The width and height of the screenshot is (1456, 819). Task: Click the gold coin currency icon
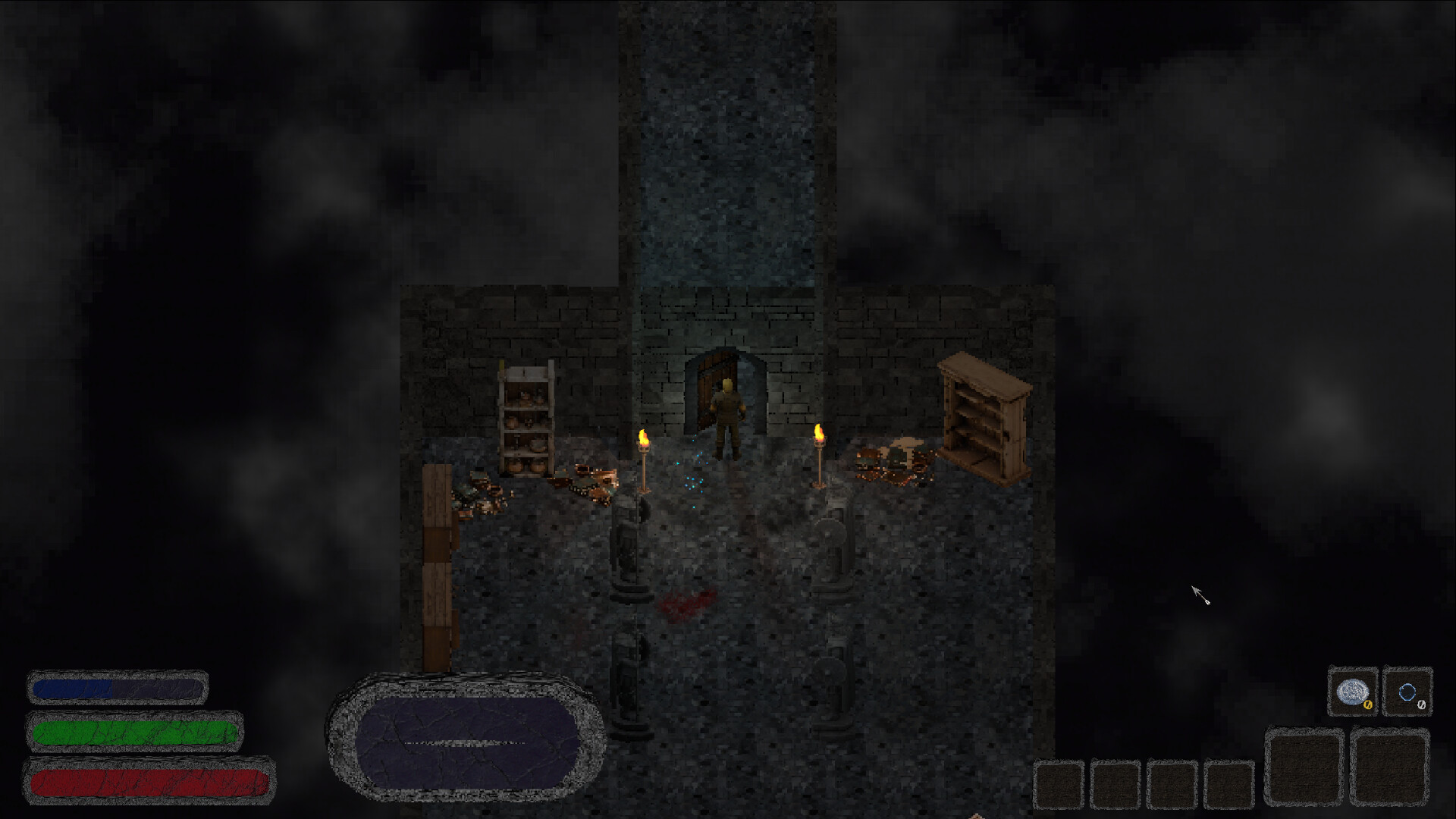click(1353, 692)
